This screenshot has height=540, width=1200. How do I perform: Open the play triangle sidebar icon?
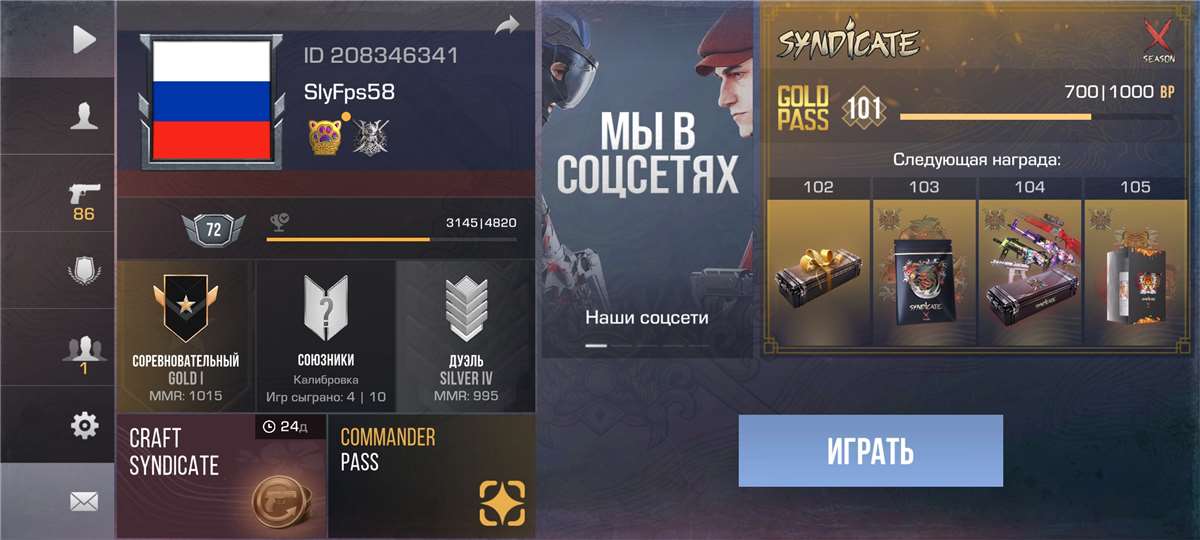(84, 39)
